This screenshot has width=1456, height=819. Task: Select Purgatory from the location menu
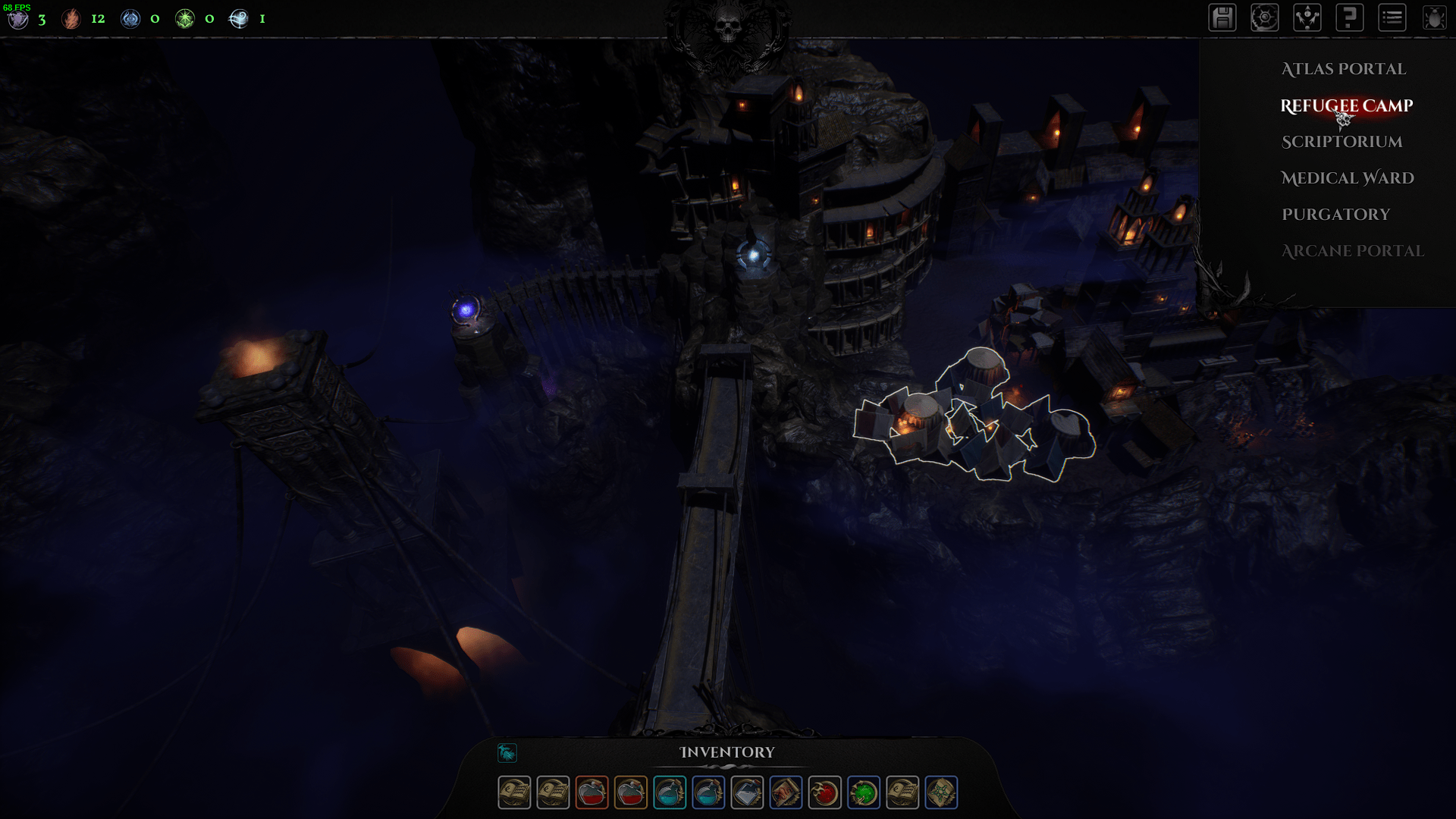(1335, 215)
